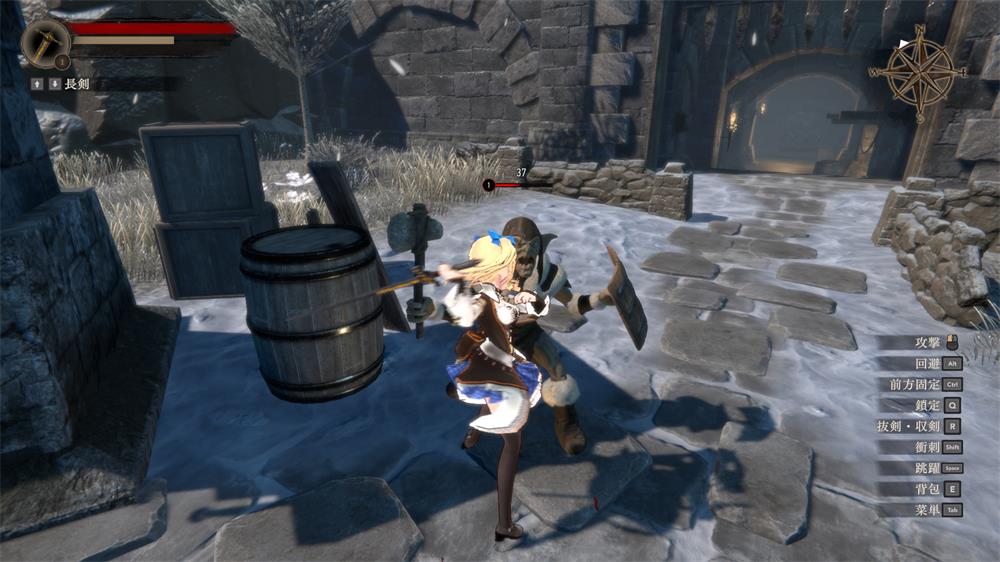Click the compass rose
1000x562 pixels.
[x=918, y=73]
